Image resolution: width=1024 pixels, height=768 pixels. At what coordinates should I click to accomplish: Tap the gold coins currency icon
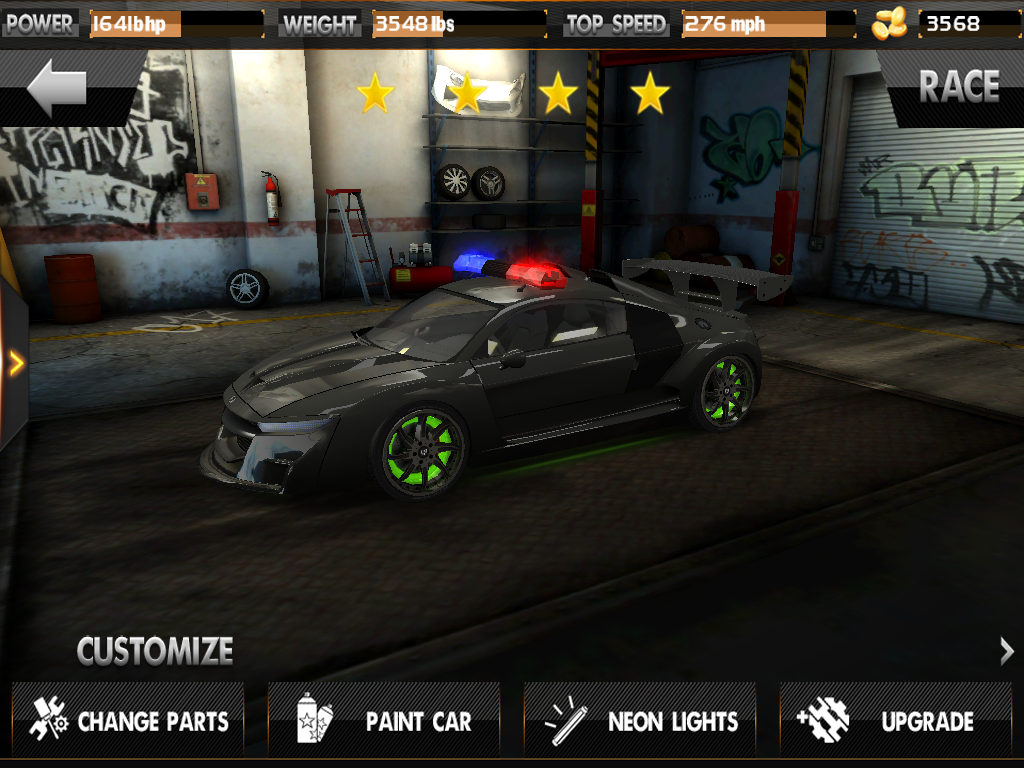coord(888,23)
